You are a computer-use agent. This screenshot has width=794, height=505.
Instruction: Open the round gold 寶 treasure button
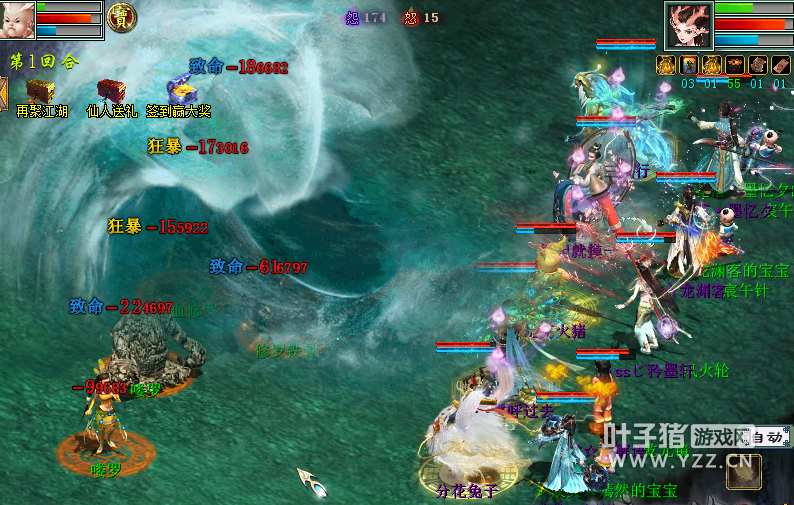pos(122,18)
